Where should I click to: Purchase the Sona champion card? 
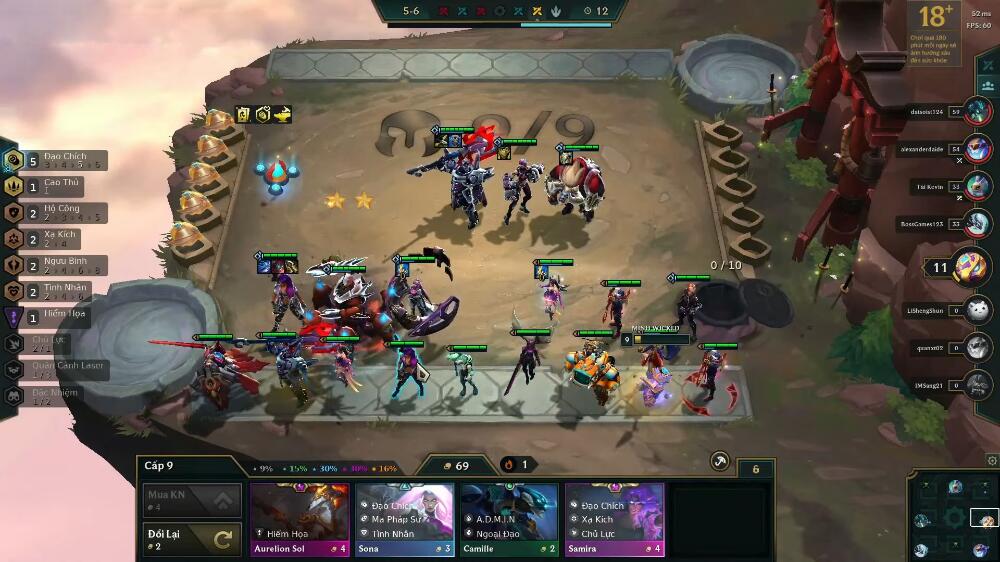(404, 518)
